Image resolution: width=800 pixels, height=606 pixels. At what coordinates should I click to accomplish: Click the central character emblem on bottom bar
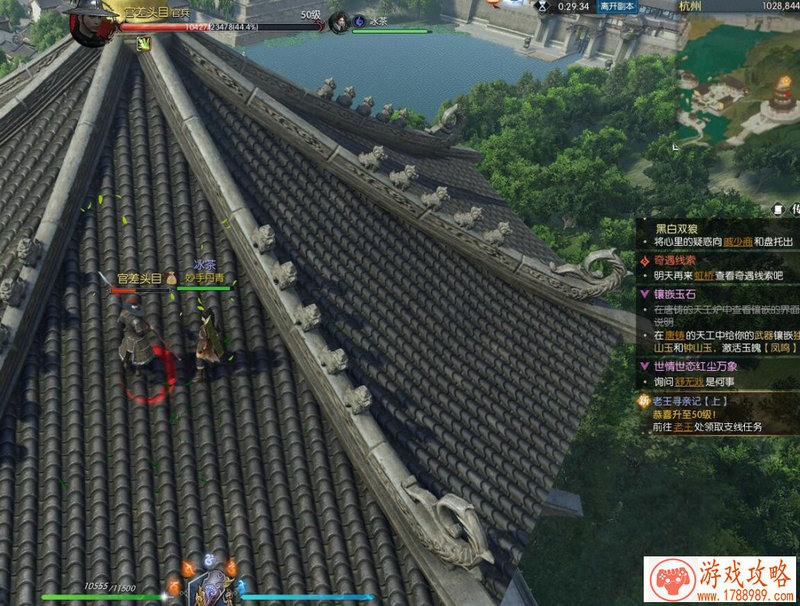(x=210, y=588)
